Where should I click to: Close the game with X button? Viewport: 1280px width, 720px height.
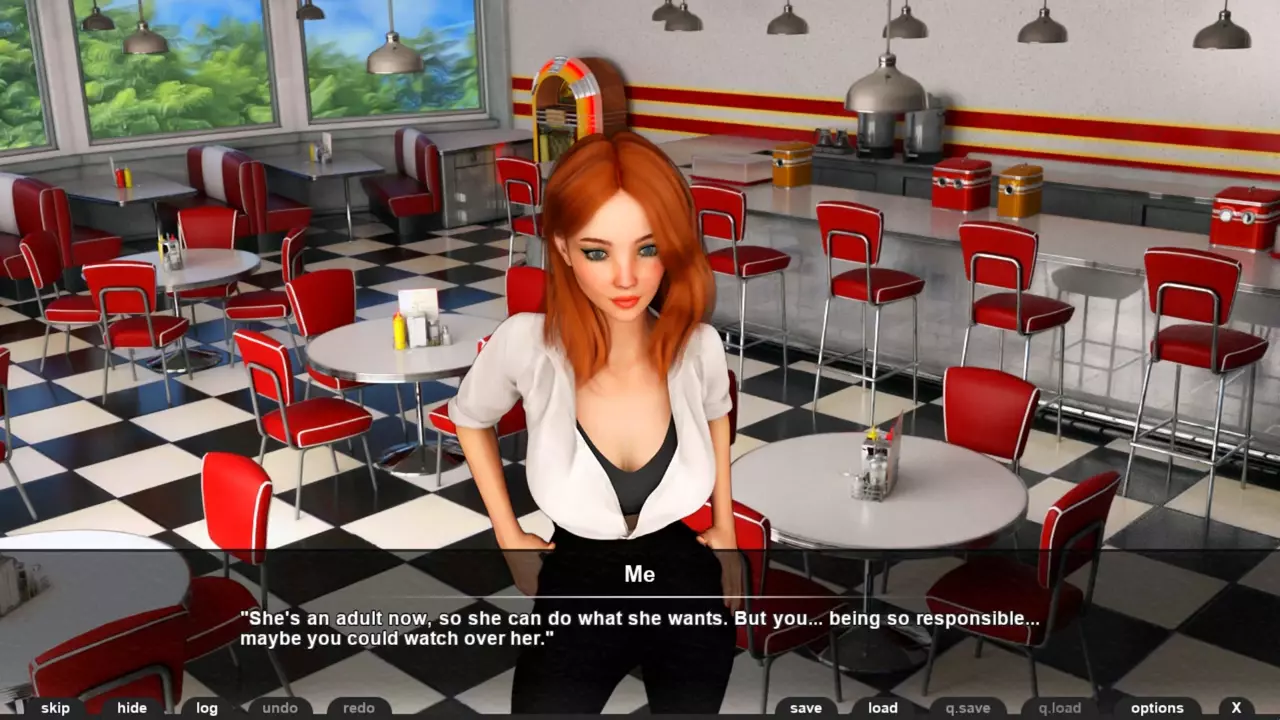(1236, 708)
